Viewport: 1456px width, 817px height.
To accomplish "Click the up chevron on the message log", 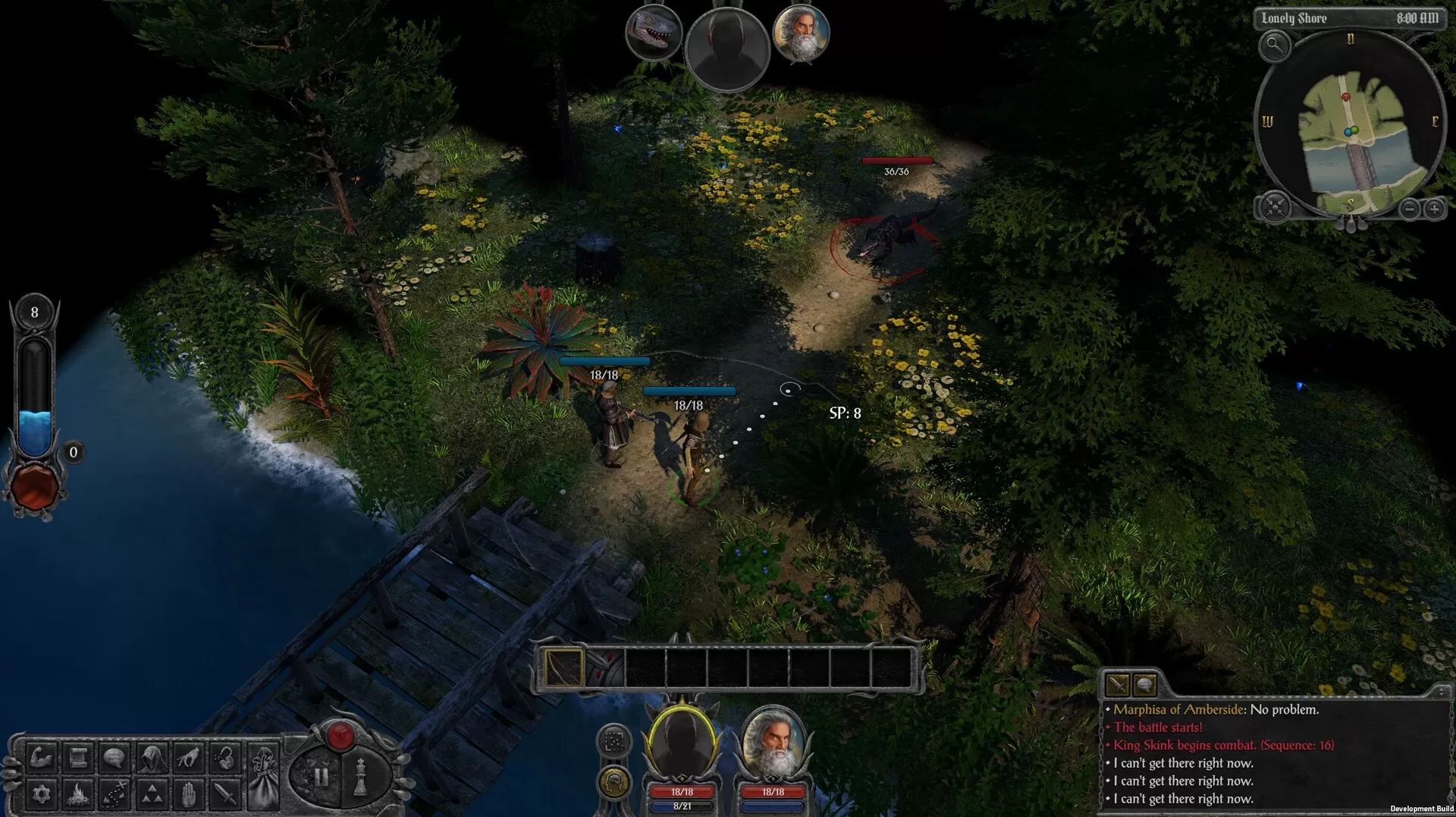I will [1440, 689].
